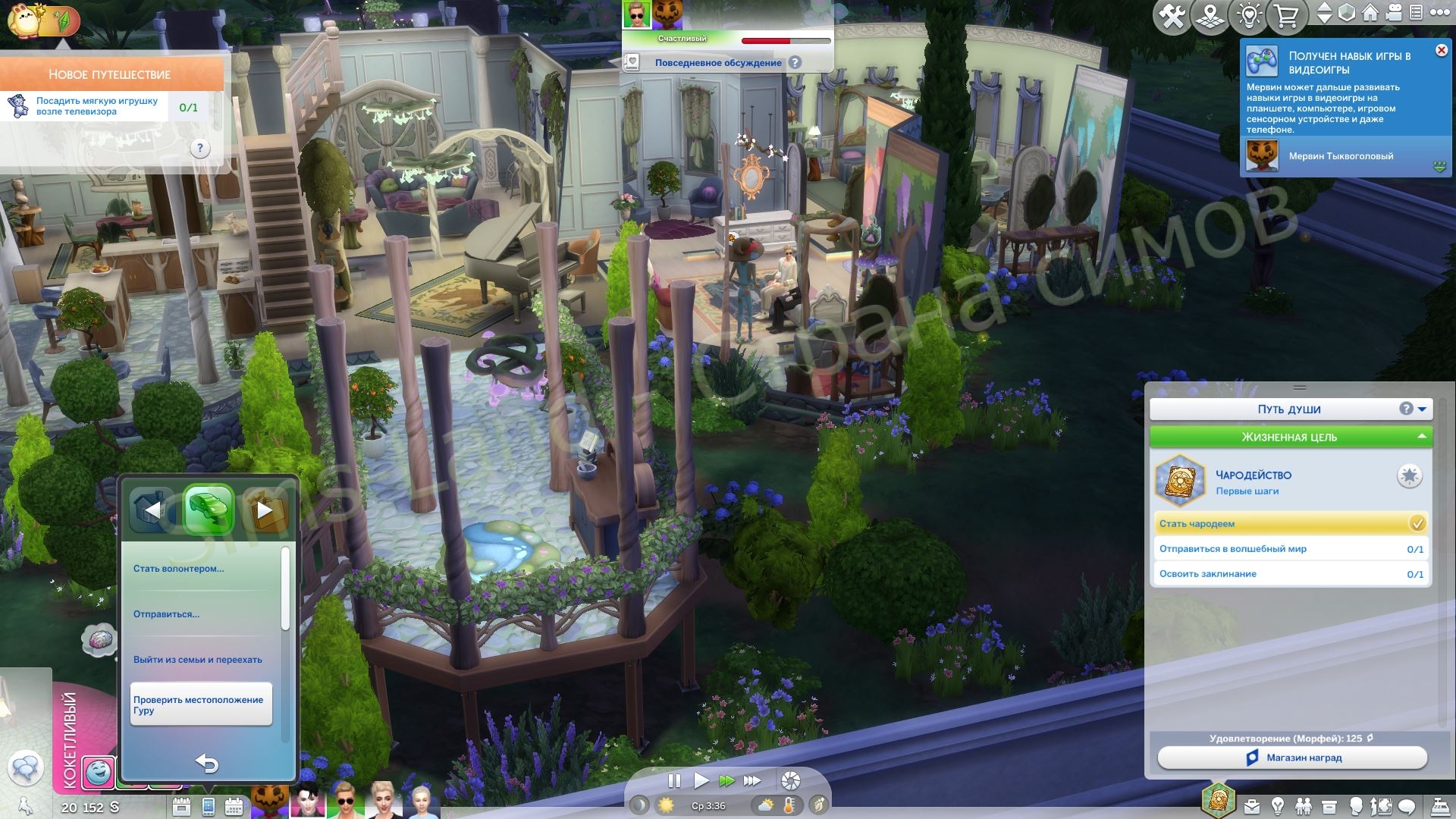Select "Проверить местоположение Гуру" option
Viewport: 1456px width, 819px height.
pos(200,705)
